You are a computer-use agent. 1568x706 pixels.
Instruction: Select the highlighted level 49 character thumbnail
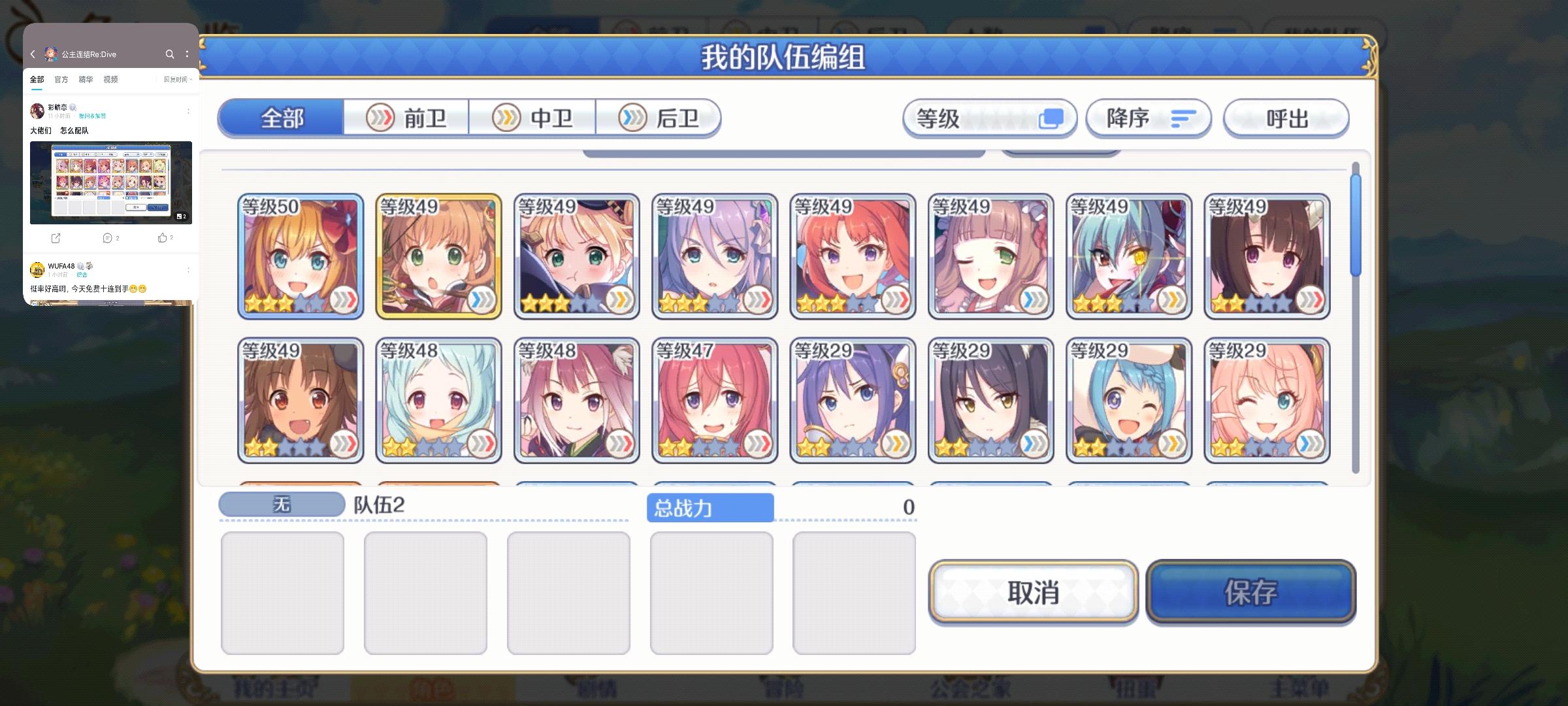(x=438, y=254)
